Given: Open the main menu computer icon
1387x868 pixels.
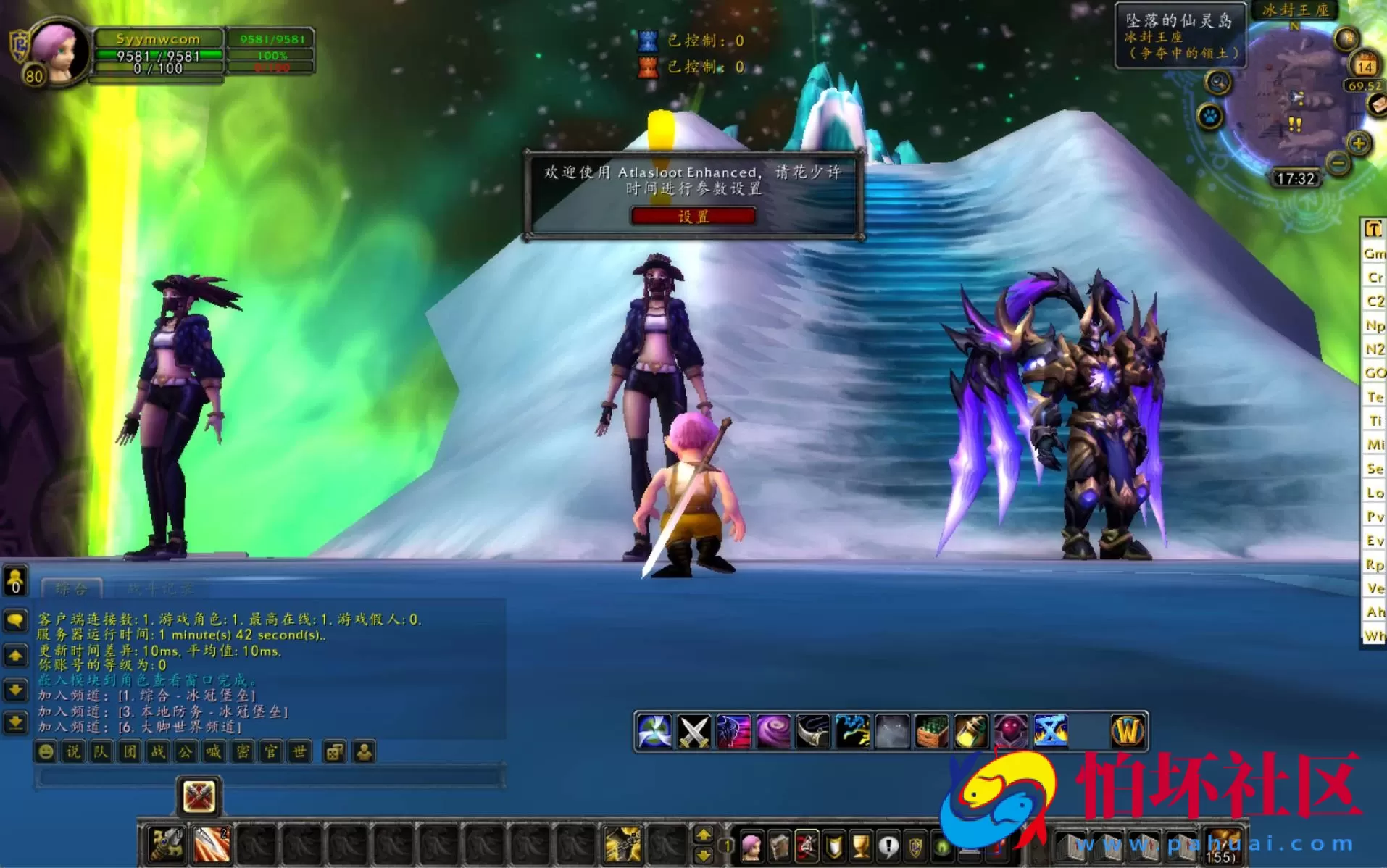Looking at the screenshot, I should [968, 851].
